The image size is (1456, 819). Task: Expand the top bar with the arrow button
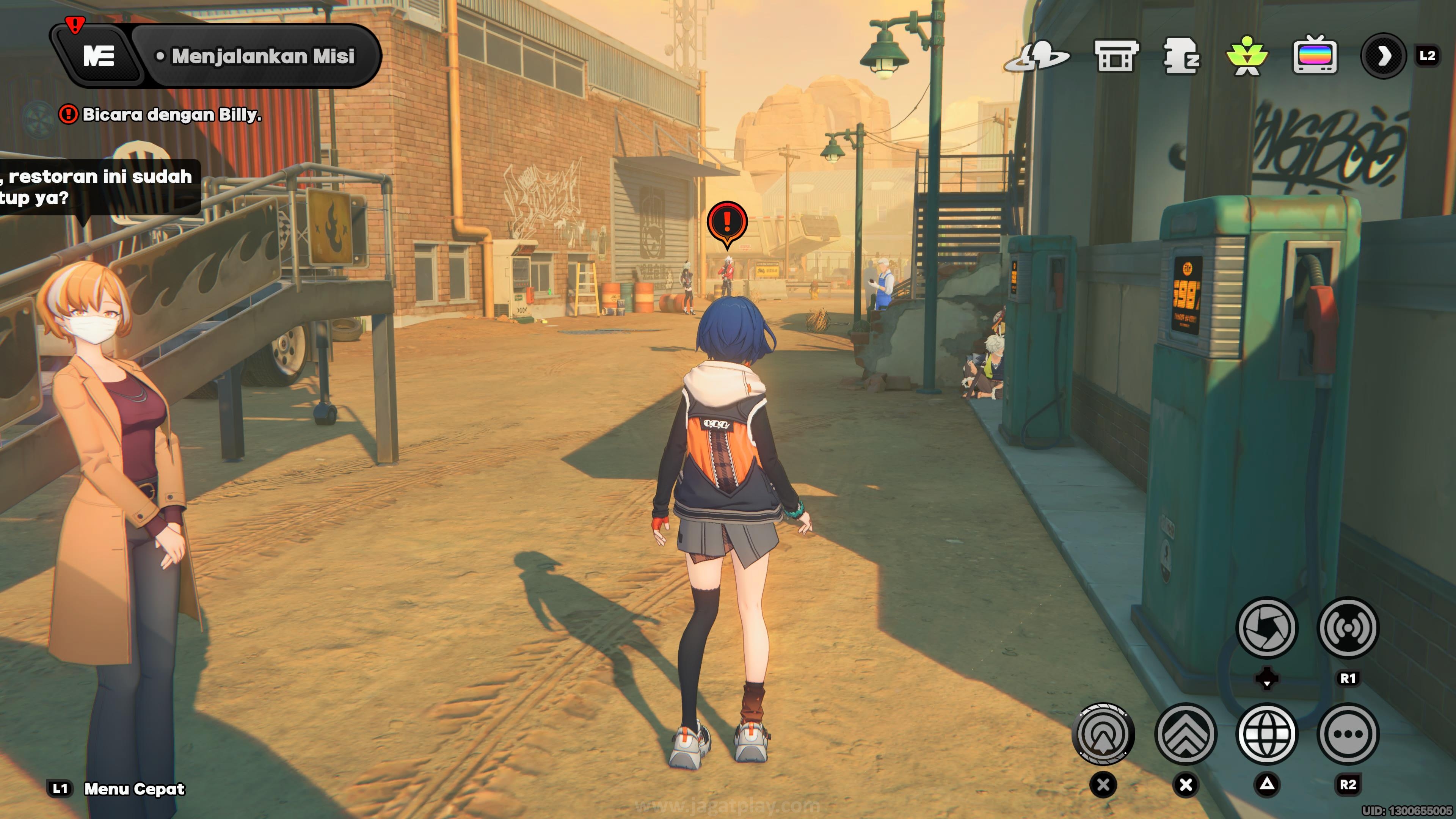pos(1383,56)
